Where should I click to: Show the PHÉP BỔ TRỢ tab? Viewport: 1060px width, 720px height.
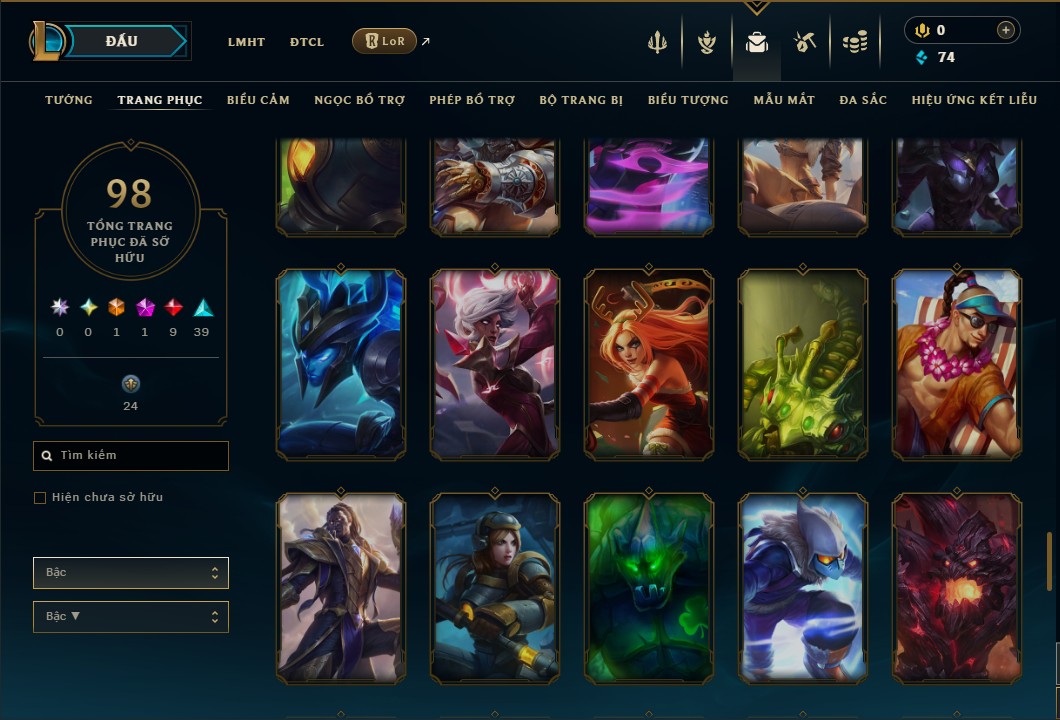coord(472,100)
